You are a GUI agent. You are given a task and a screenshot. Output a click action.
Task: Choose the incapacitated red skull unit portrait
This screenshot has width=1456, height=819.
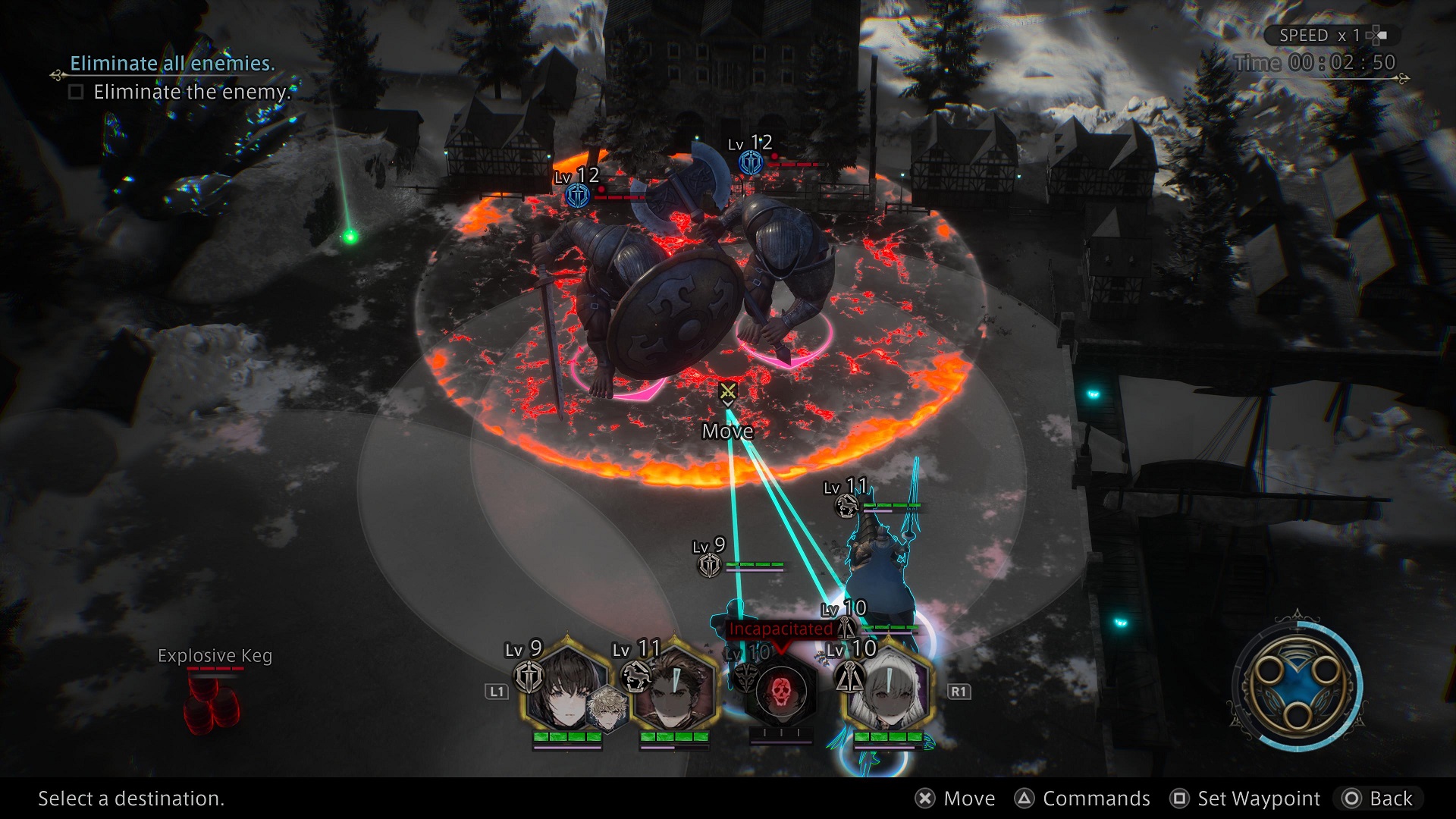click(781, 692)
